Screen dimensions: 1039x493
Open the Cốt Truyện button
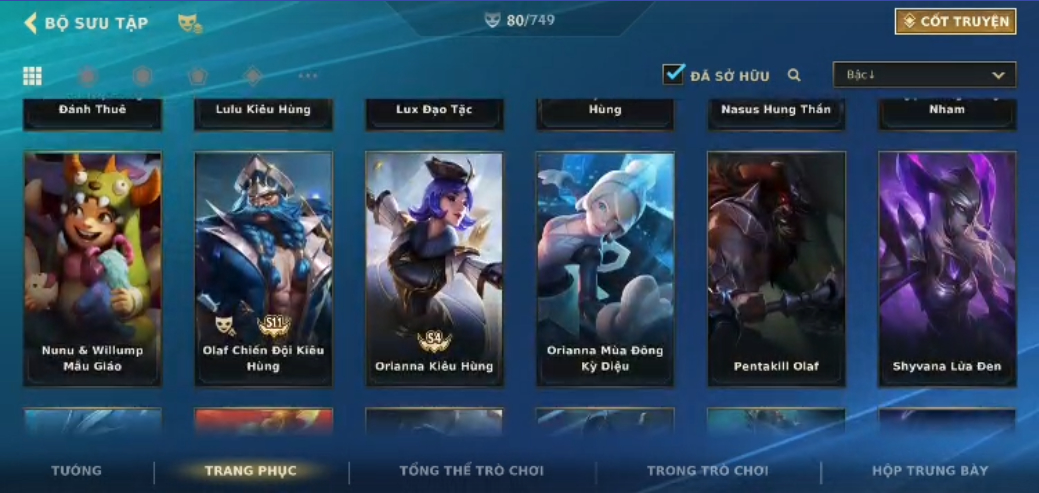(x=955, y=22)
